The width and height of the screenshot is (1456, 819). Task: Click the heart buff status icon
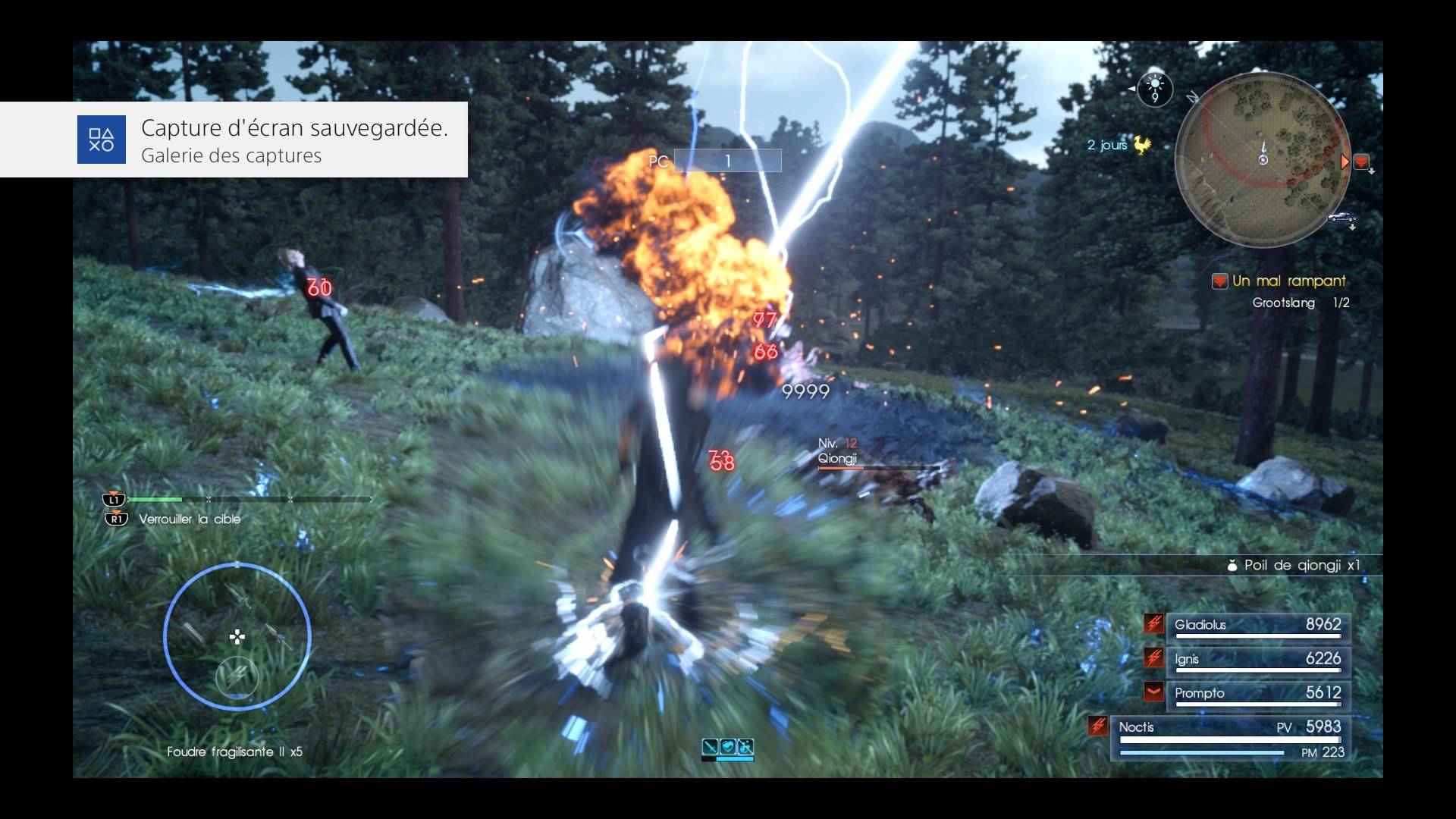point(728,746)
